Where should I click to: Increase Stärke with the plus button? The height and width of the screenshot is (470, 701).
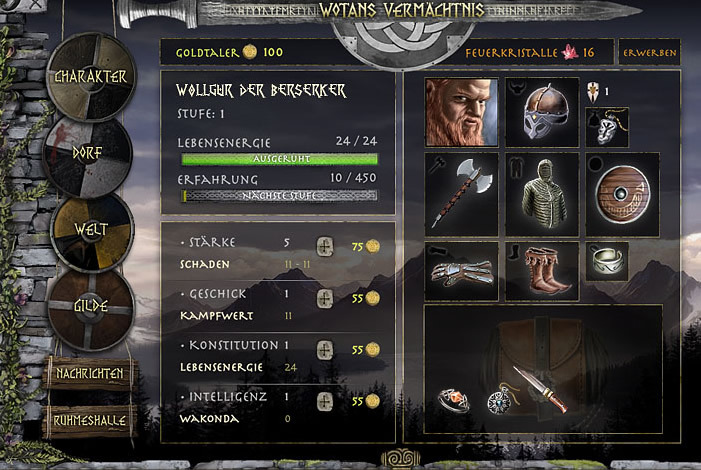[324, 245]
